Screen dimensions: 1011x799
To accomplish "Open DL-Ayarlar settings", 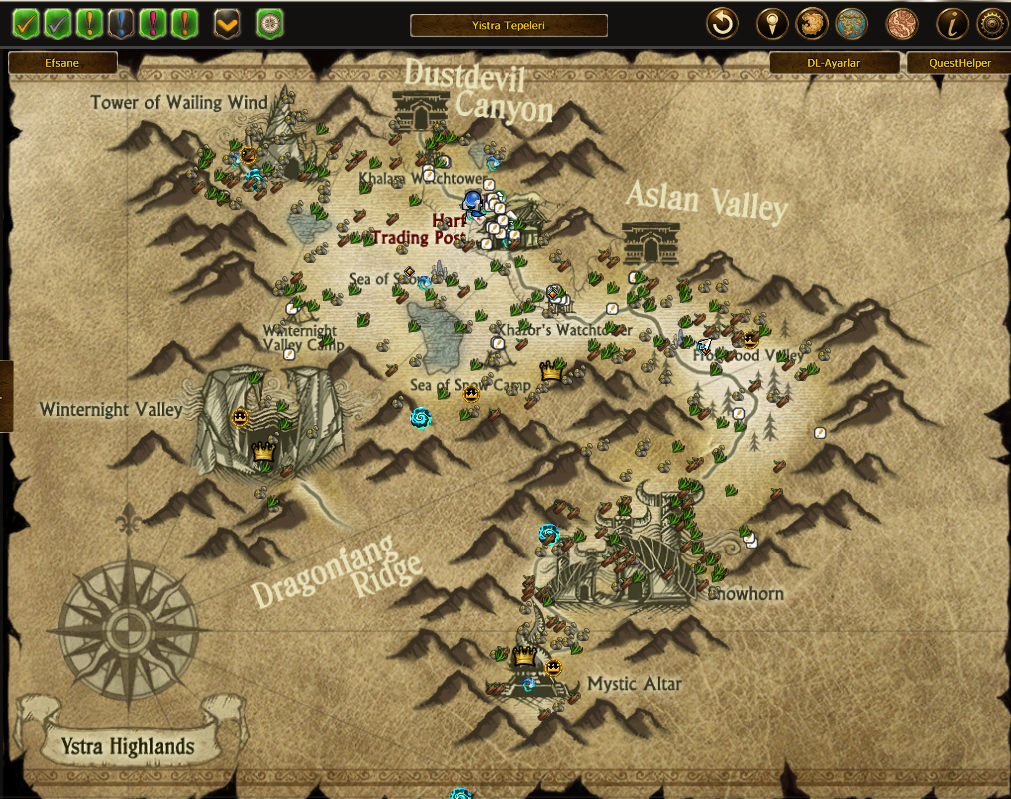I will [x=833, y=63].
